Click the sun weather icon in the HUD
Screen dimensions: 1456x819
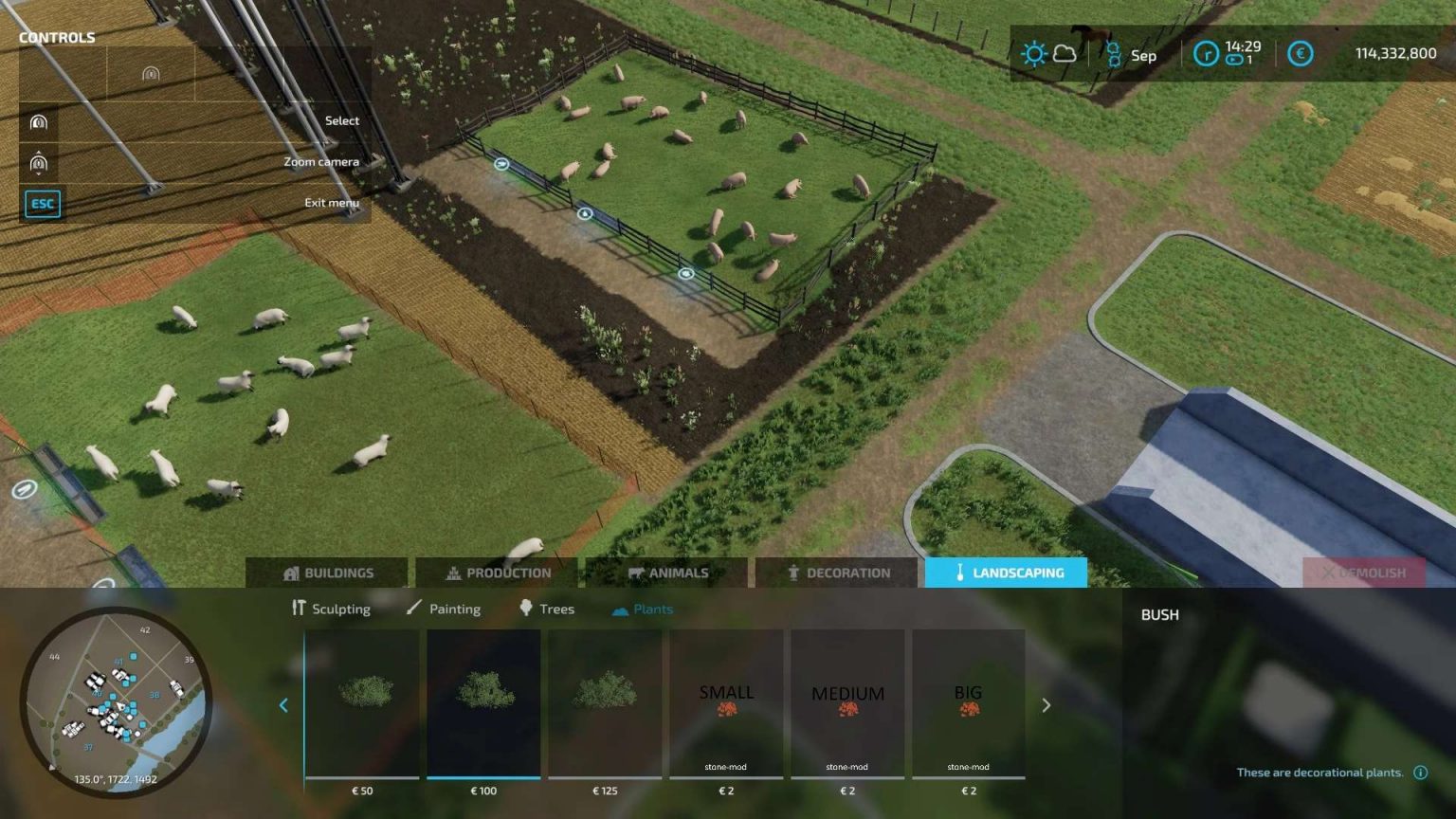(1032, 54)
